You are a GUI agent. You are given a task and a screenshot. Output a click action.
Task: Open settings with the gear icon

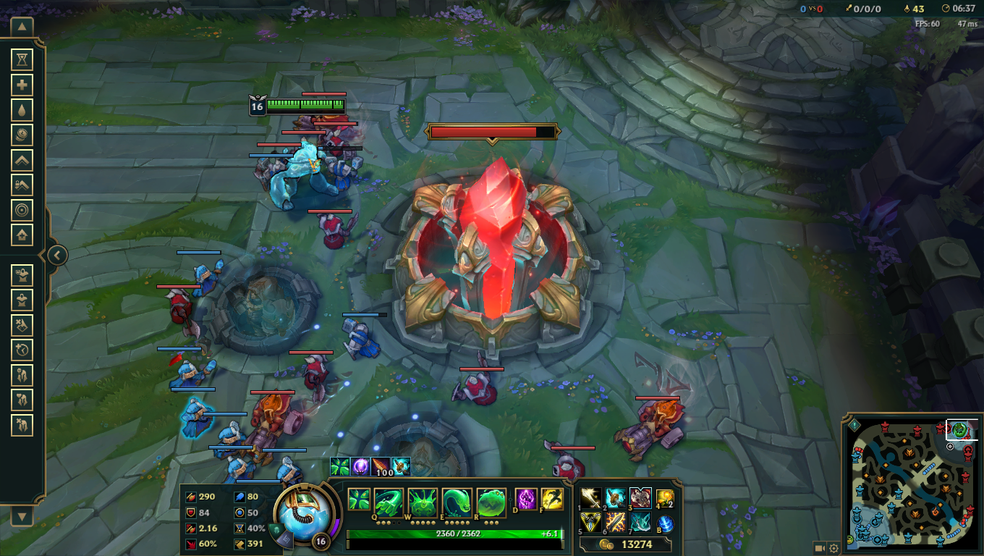(834, 548)
